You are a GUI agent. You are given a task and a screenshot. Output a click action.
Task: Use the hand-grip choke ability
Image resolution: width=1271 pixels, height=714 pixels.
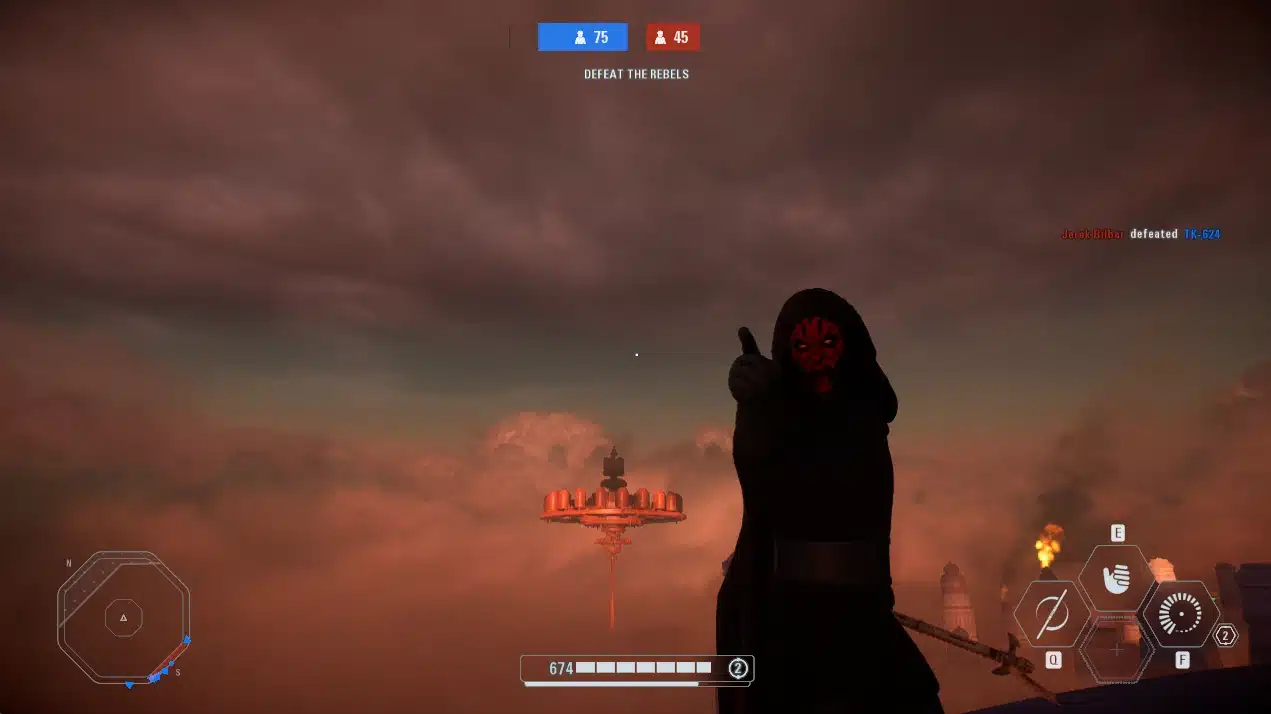tap(1116, 578)
